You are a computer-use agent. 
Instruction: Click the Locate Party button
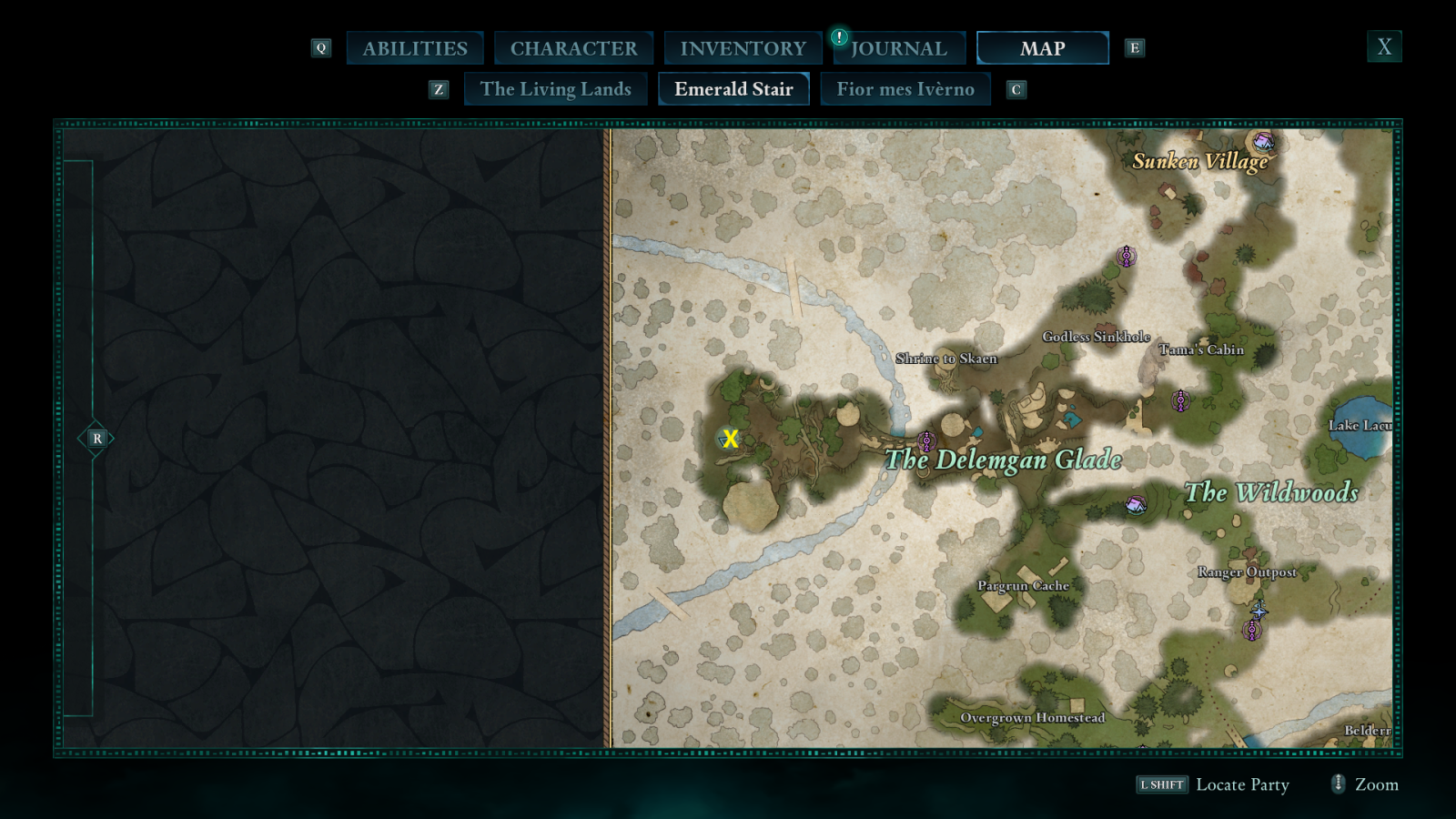pyautogui.click(x=1243, y=784)
